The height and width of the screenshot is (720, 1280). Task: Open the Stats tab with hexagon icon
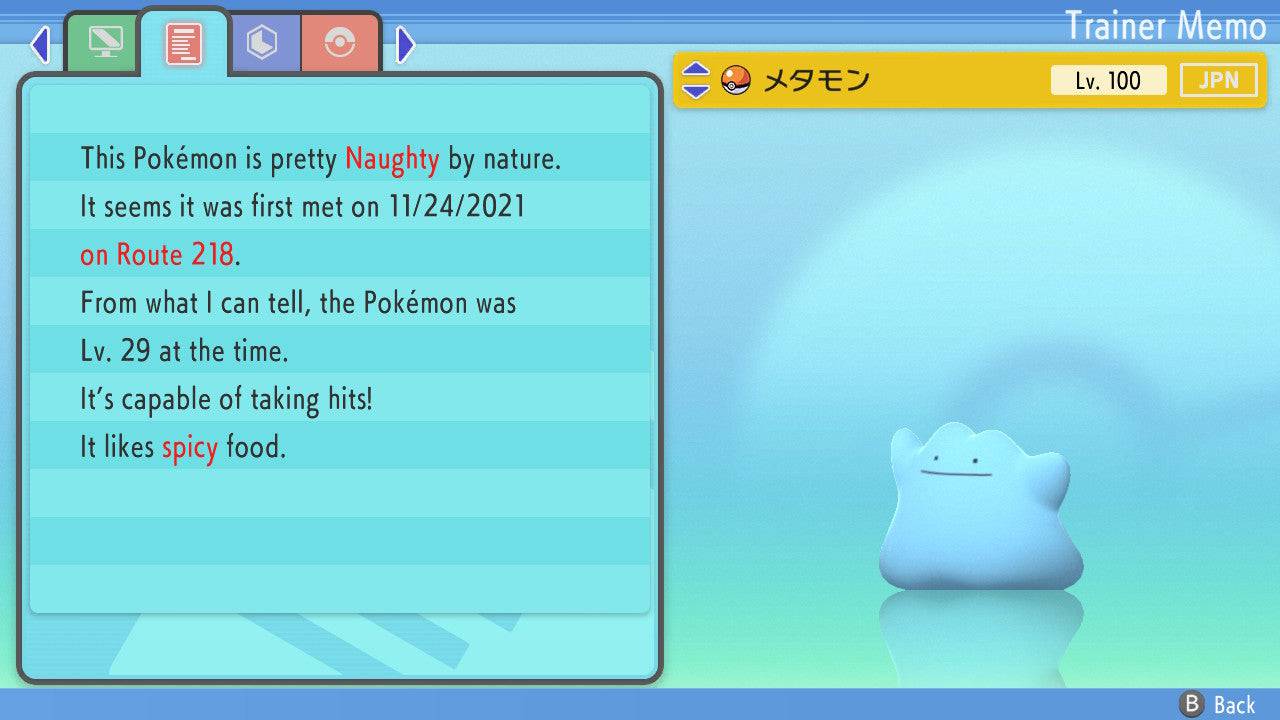[x=263, y=42]
